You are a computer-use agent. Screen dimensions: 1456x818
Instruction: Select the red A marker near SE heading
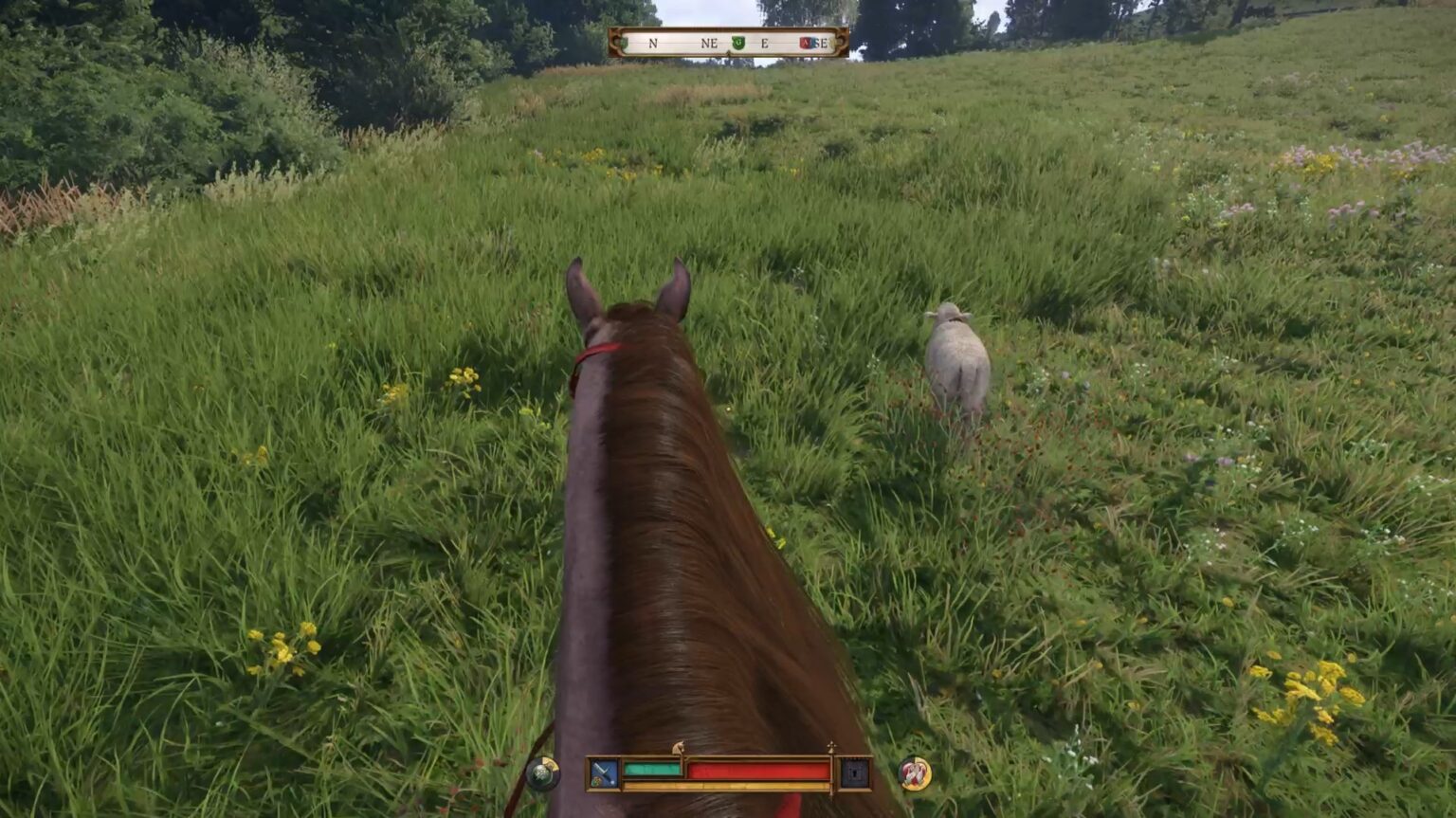pyautogui.click(x=805, y=42)
